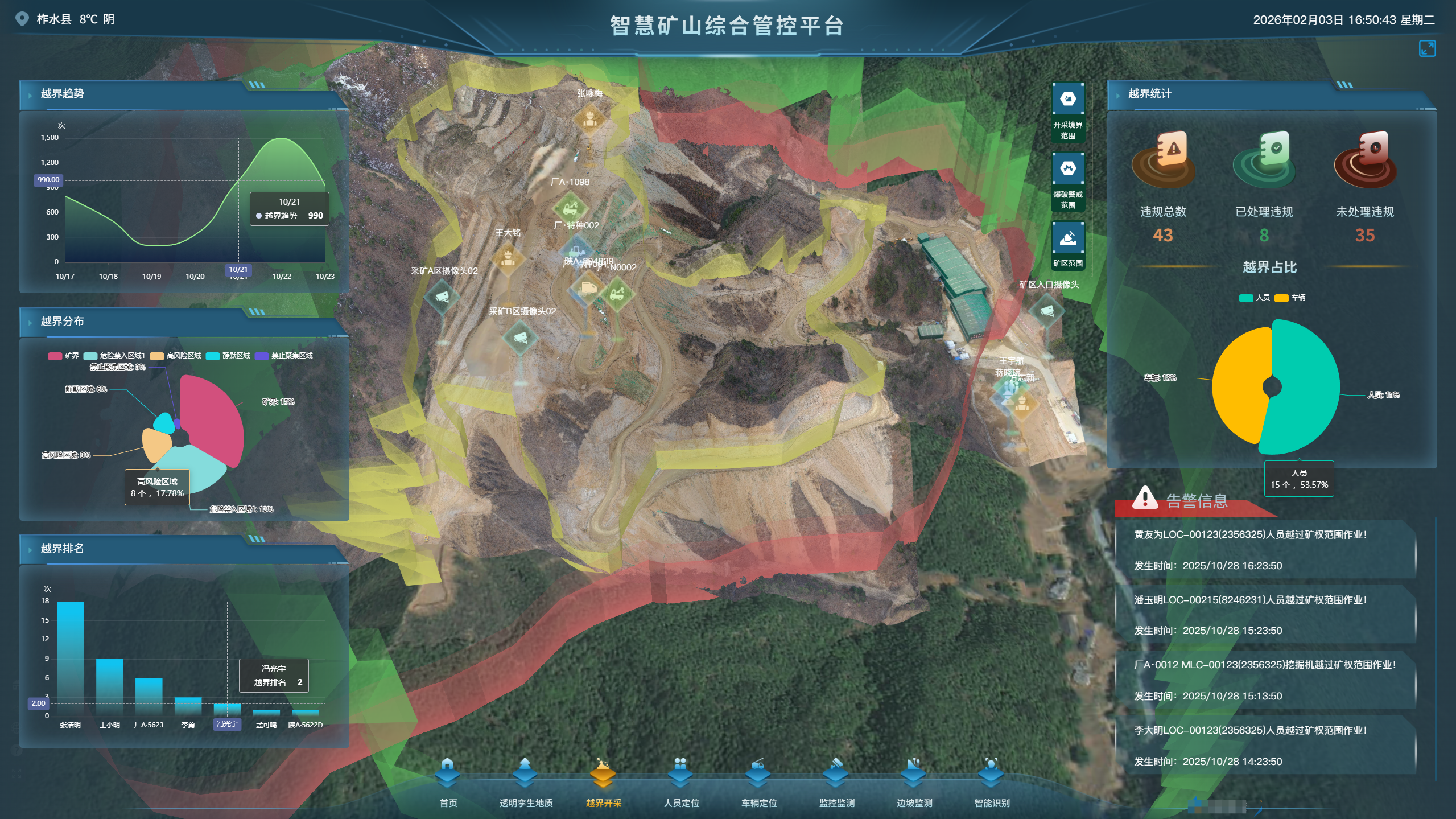
Task: Open the 监控监测 module icon
Action: tap(836, 774)
